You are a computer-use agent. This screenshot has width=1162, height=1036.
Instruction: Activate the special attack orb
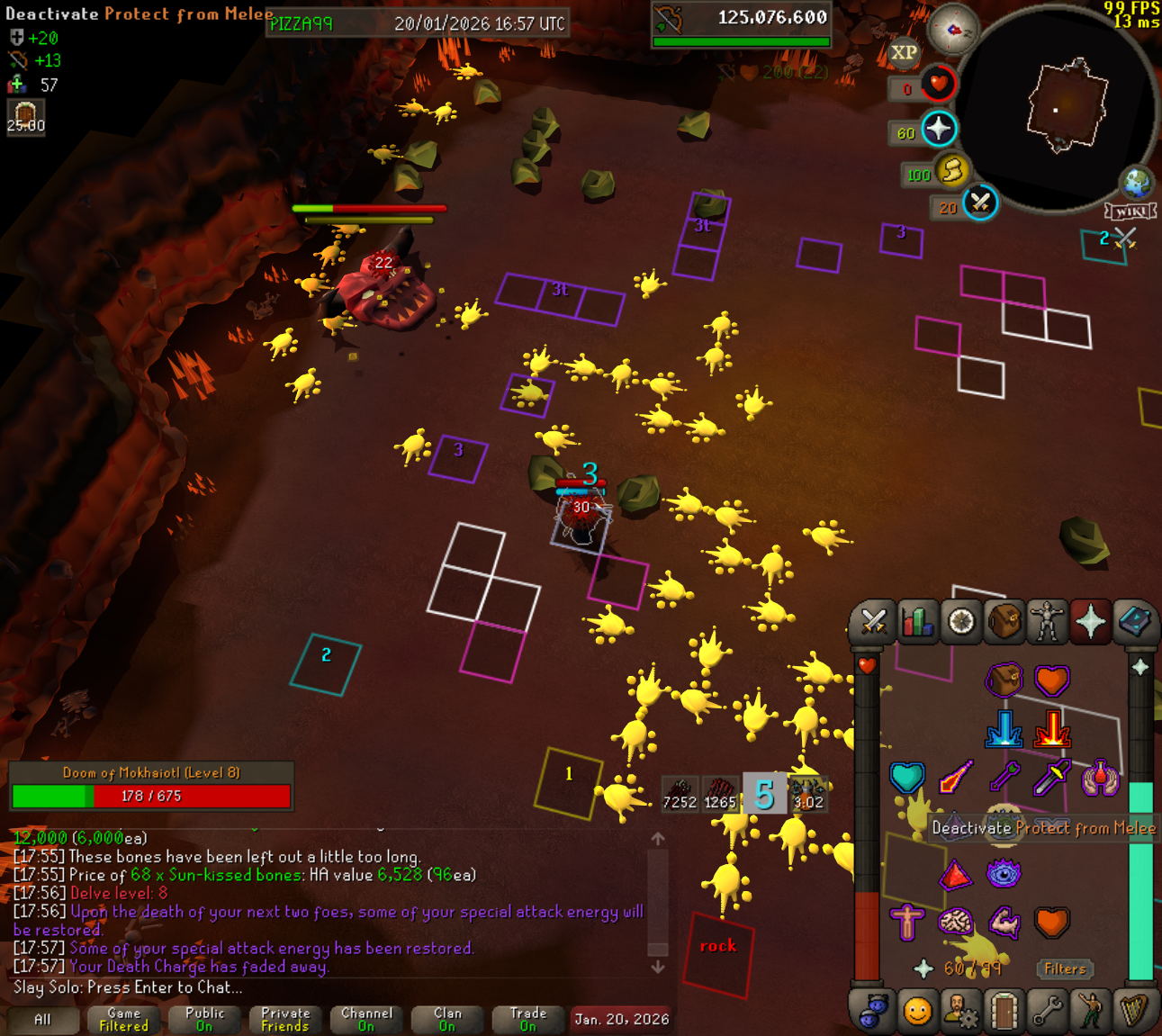click(x=979, y=203)
